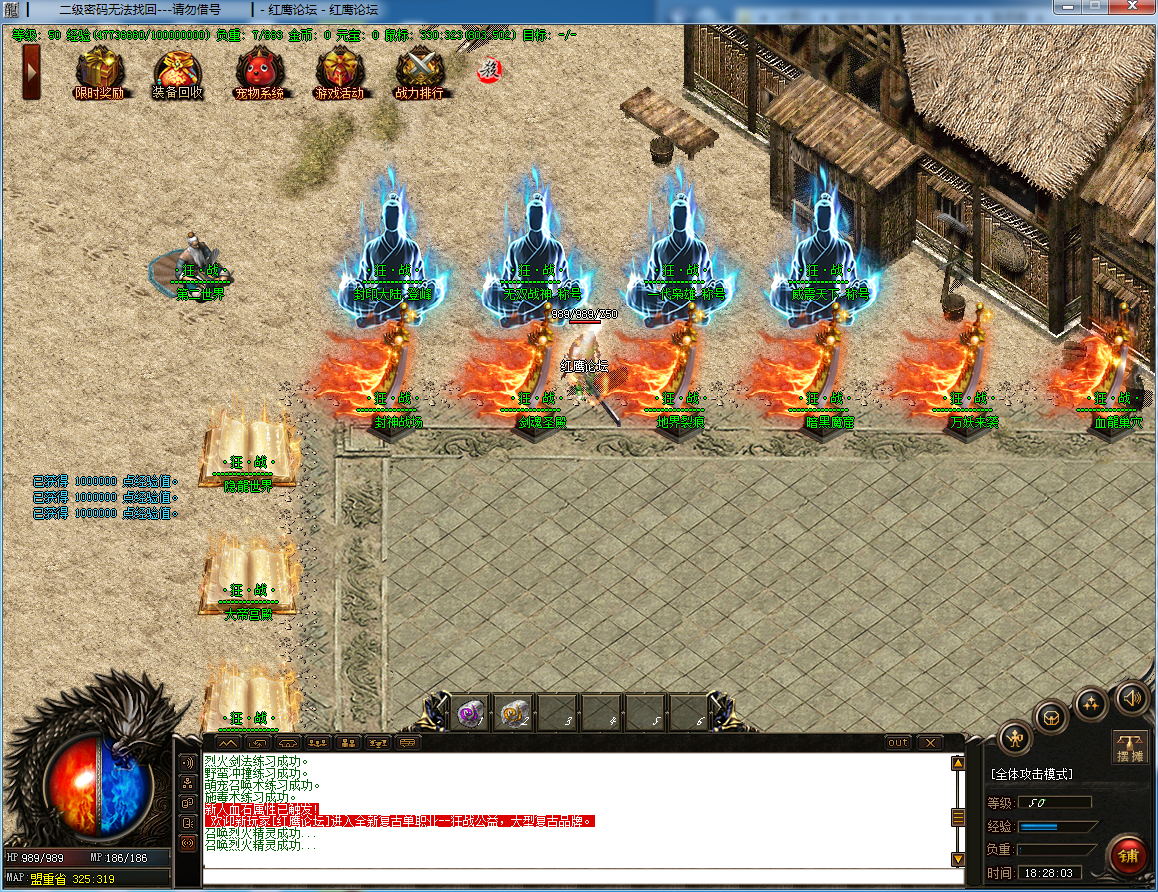Viewport: 1158px width, 892px height.
Task: Open the 摆摊 stall vending button
Action: tap(1130, 747)
